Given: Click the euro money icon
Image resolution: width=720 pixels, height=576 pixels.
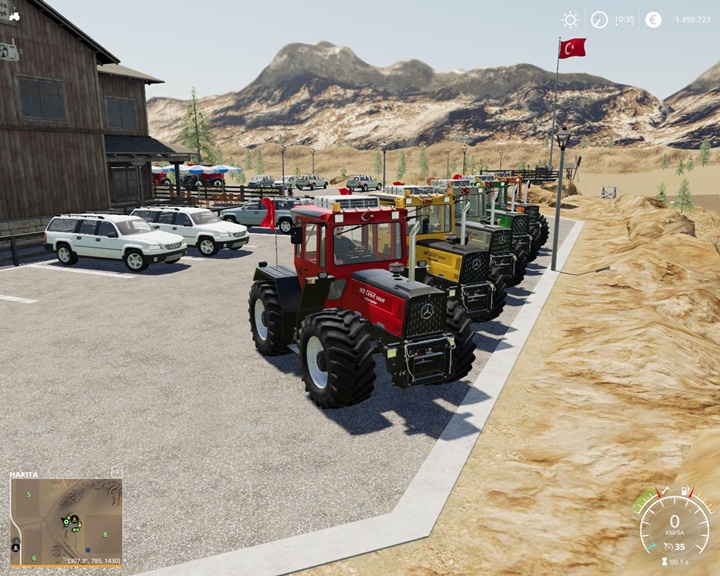Looking at the screenshot, I should click(x=653, y=20).
